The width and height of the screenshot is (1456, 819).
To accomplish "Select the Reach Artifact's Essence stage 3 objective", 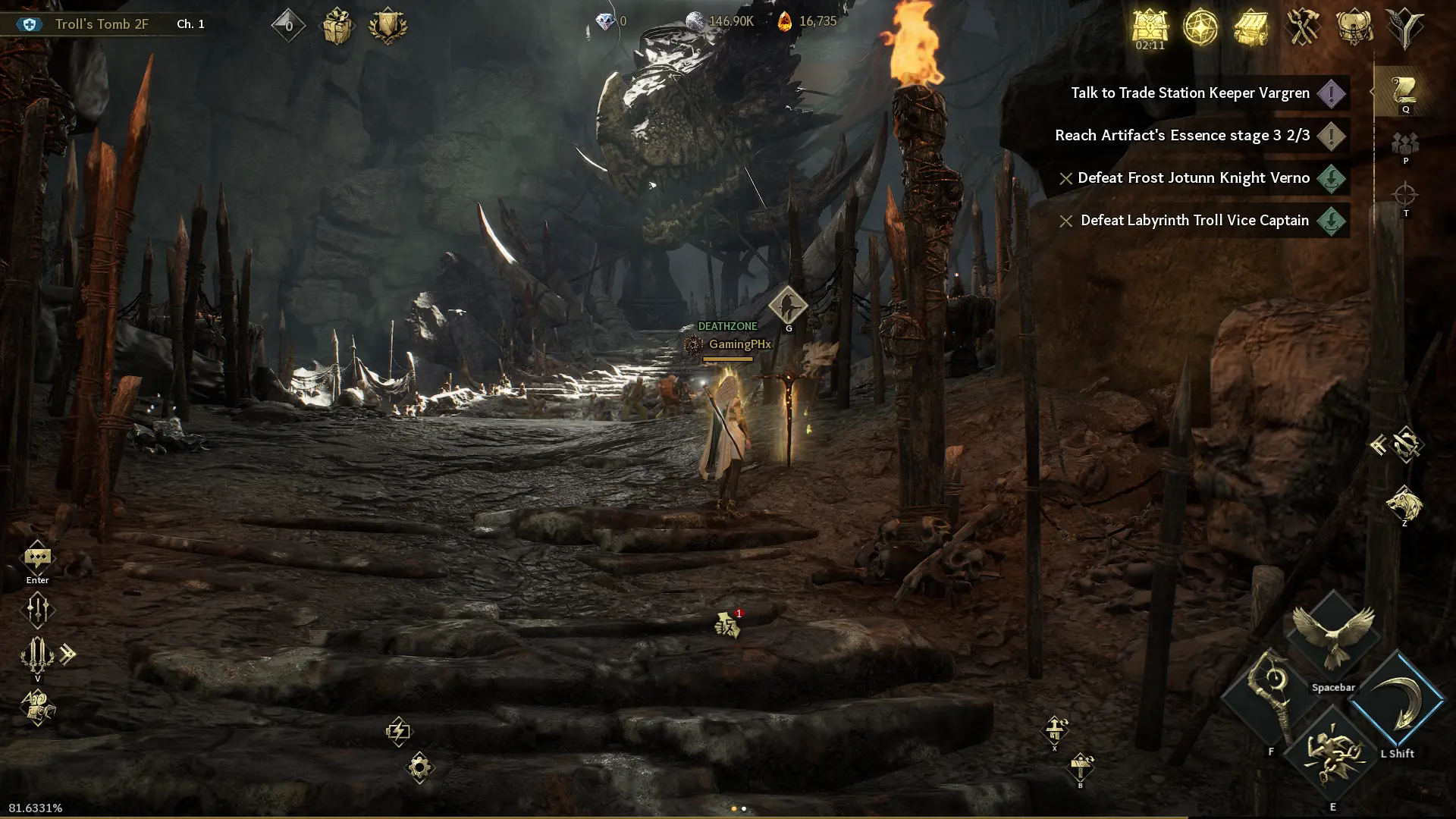I will pyautogui.click(x=1182, y=136).
